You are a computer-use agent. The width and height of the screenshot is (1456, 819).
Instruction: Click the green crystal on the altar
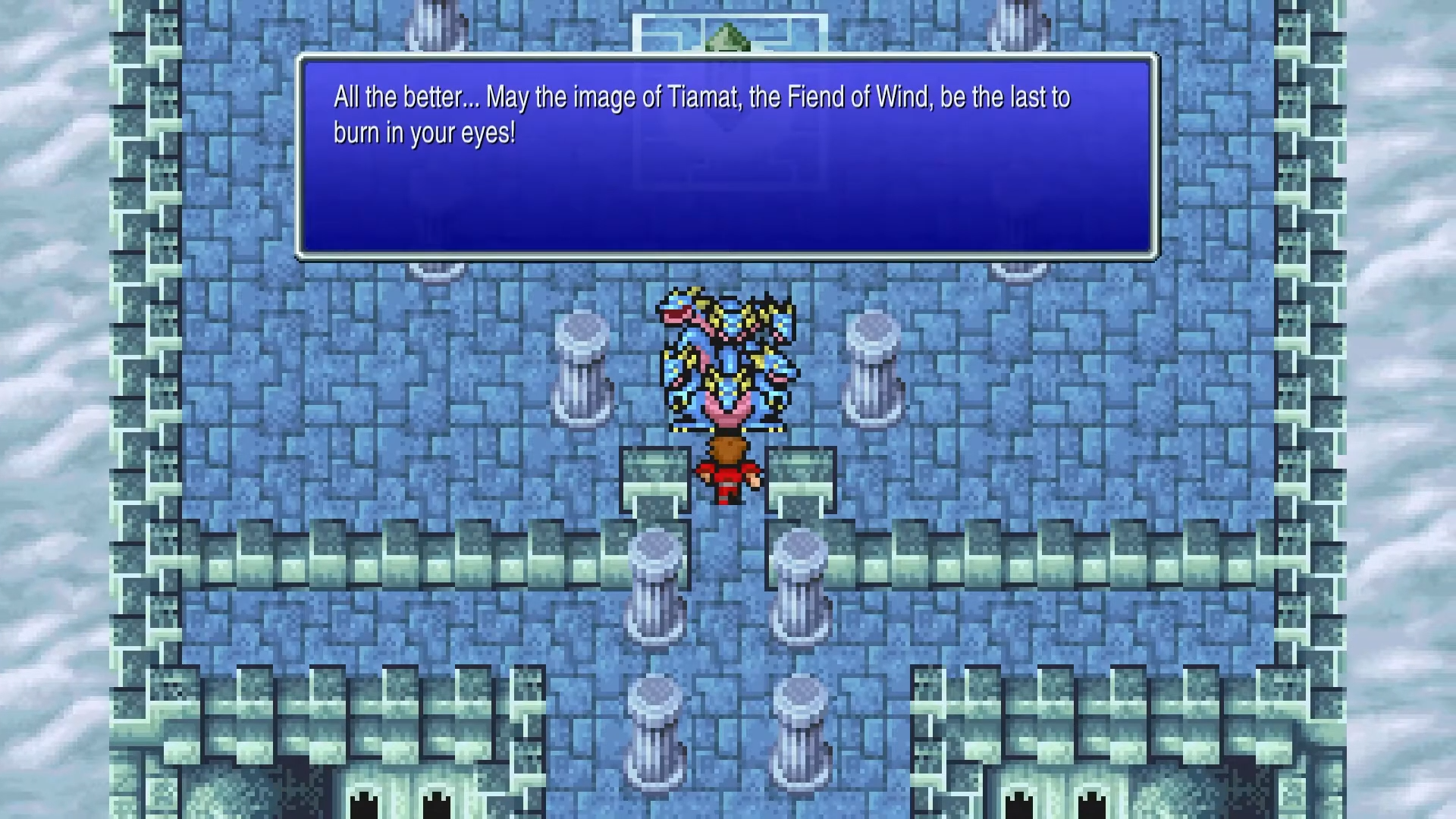(726, 34)
